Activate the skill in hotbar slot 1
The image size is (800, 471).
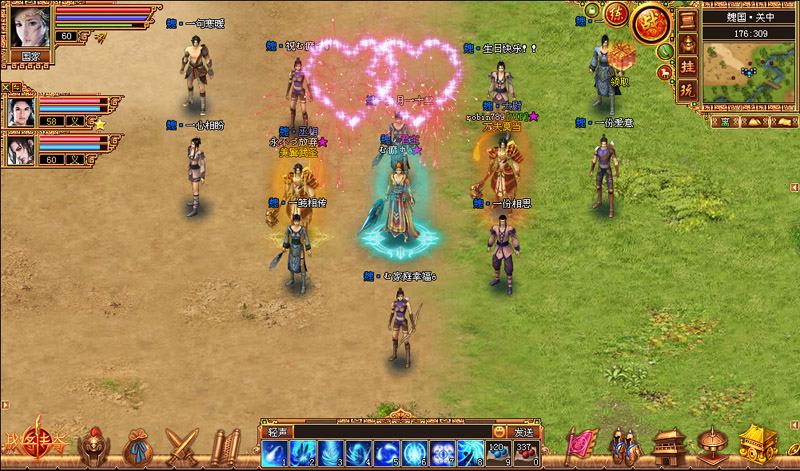pos(274,453)
